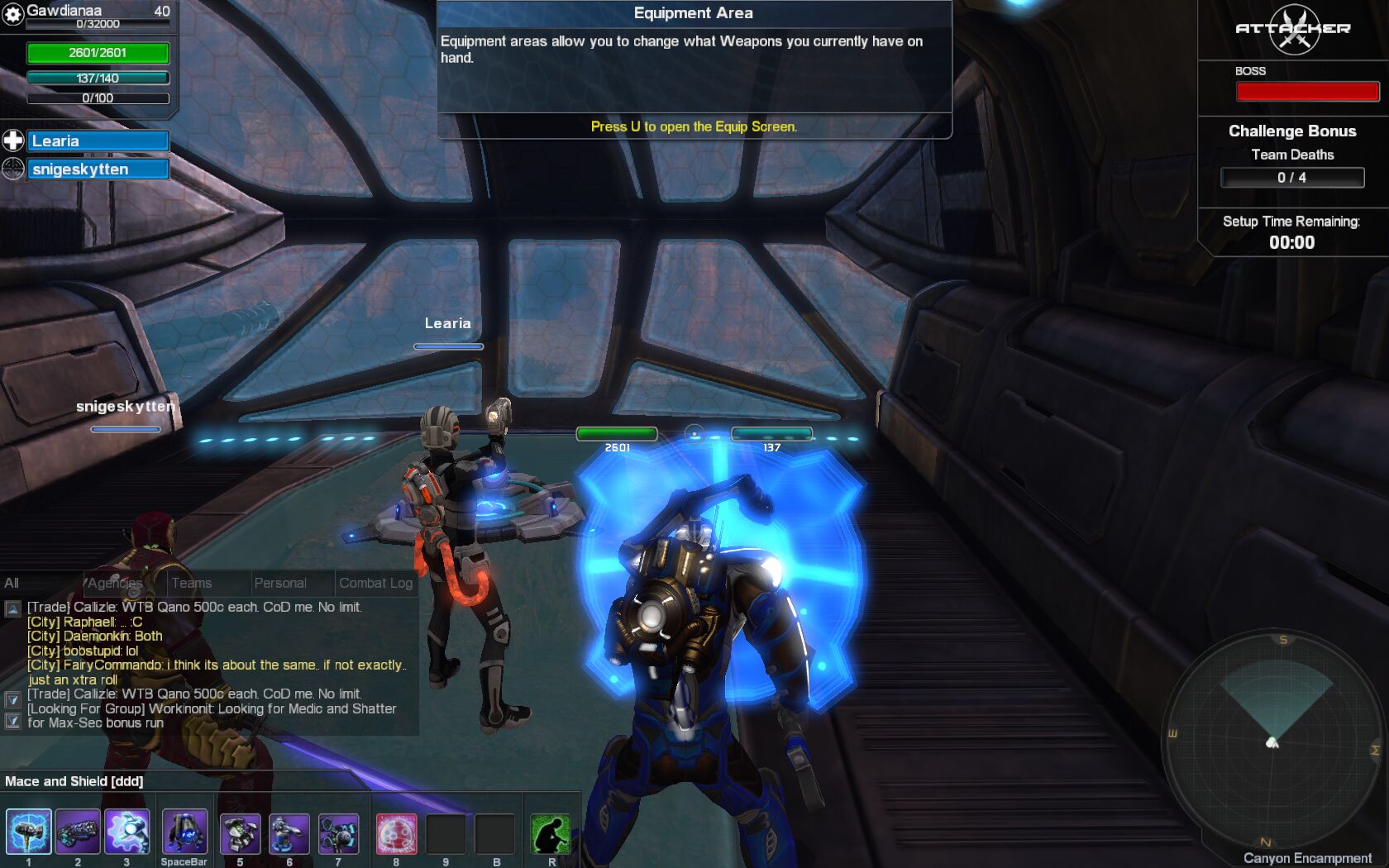Show the Personal chat tab
The height and width of the screenshot is (868, 1389).
click(x=280, y=583)
